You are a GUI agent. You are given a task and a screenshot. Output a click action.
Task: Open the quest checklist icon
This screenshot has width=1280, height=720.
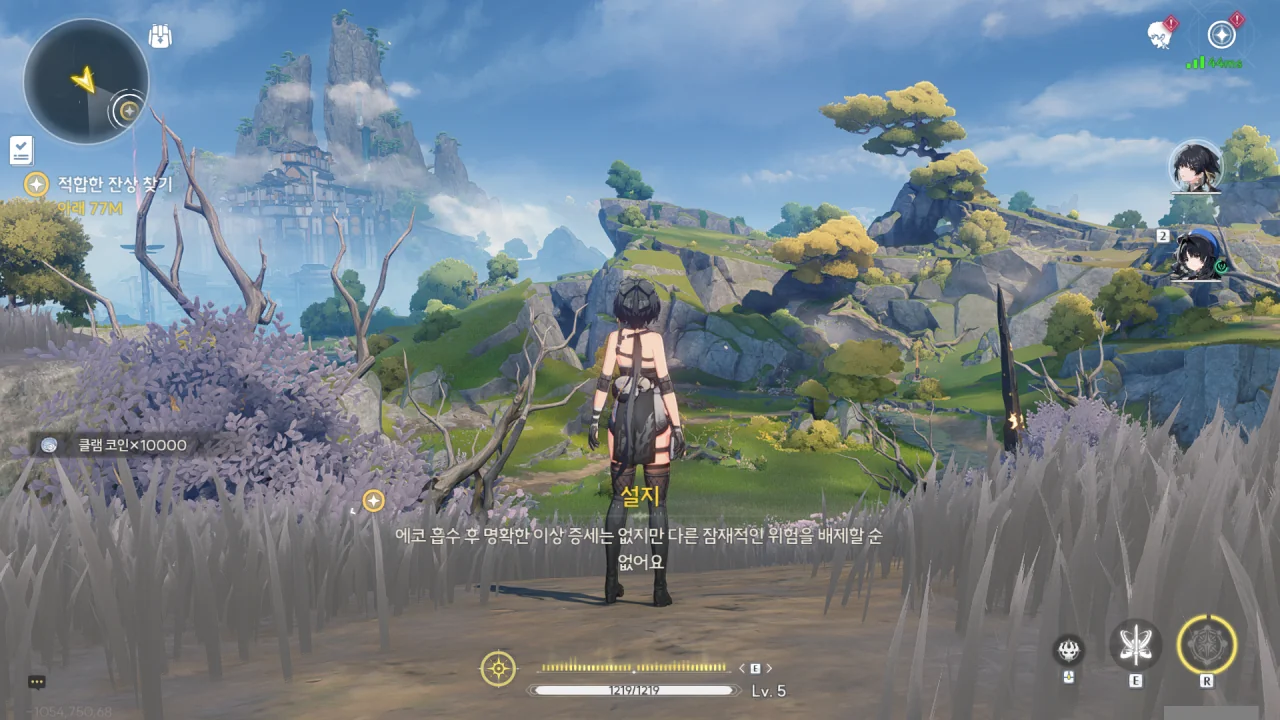[21, 151]
